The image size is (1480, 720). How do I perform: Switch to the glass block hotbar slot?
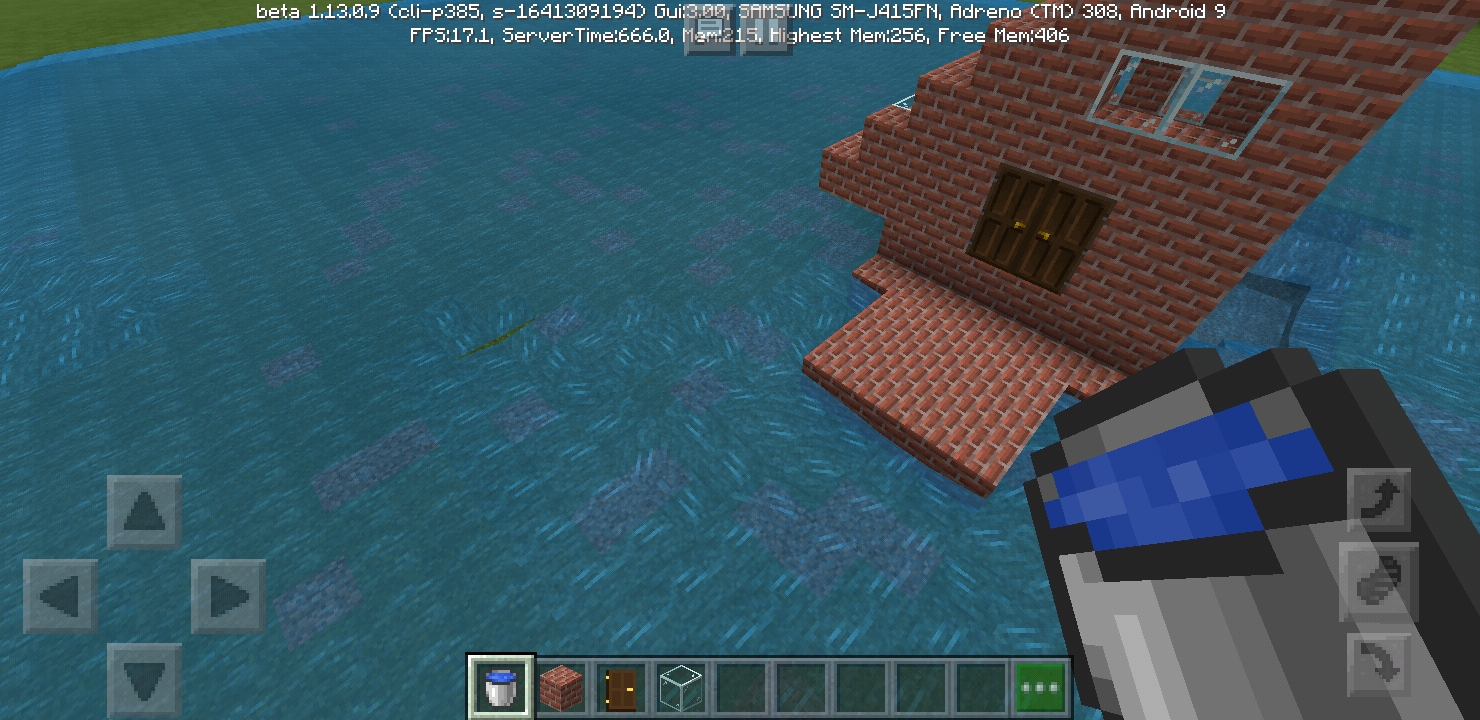[x=681, y=688]
